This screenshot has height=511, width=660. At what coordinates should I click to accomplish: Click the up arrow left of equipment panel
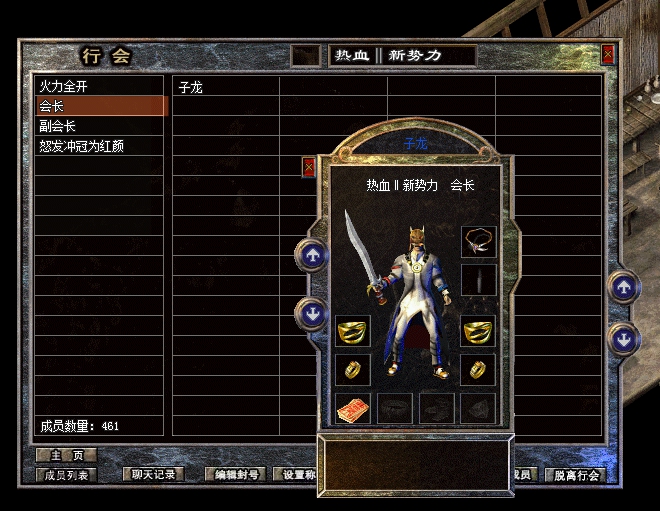click(312, 255)
